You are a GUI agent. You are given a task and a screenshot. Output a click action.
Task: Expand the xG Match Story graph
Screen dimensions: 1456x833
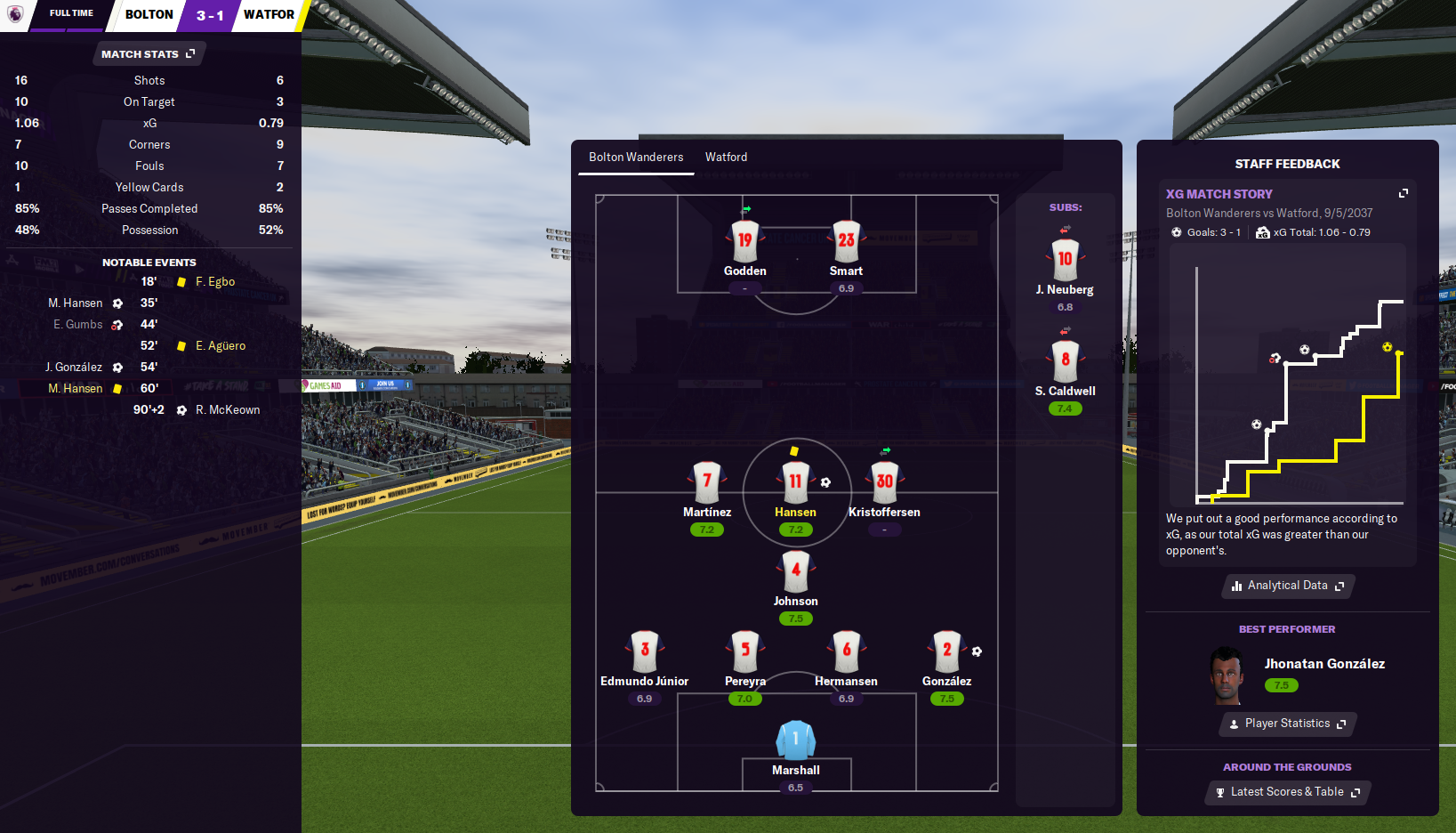pos(1404,193)
